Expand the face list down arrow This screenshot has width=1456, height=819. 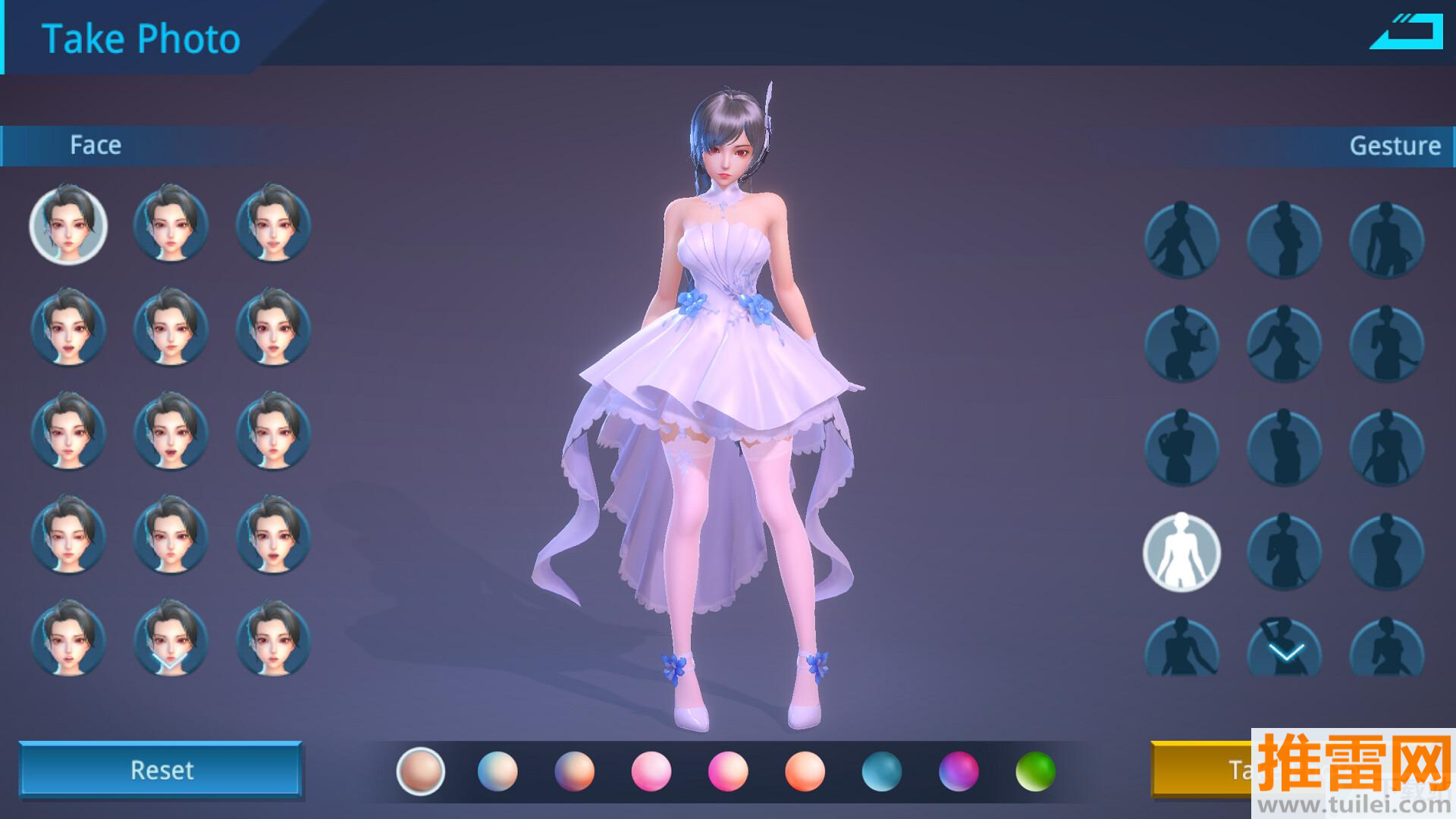168,661
